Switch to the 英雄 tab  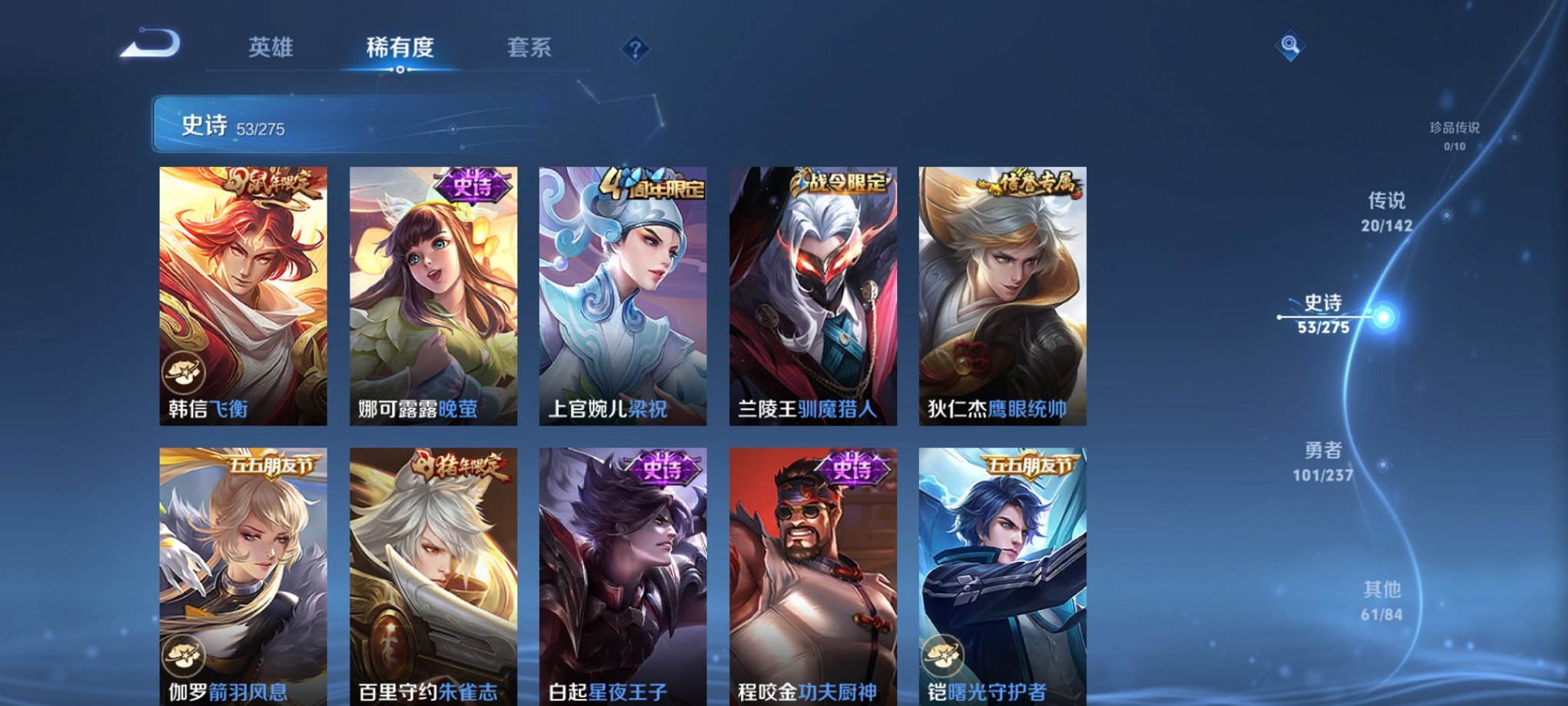(x=273, y=48)
